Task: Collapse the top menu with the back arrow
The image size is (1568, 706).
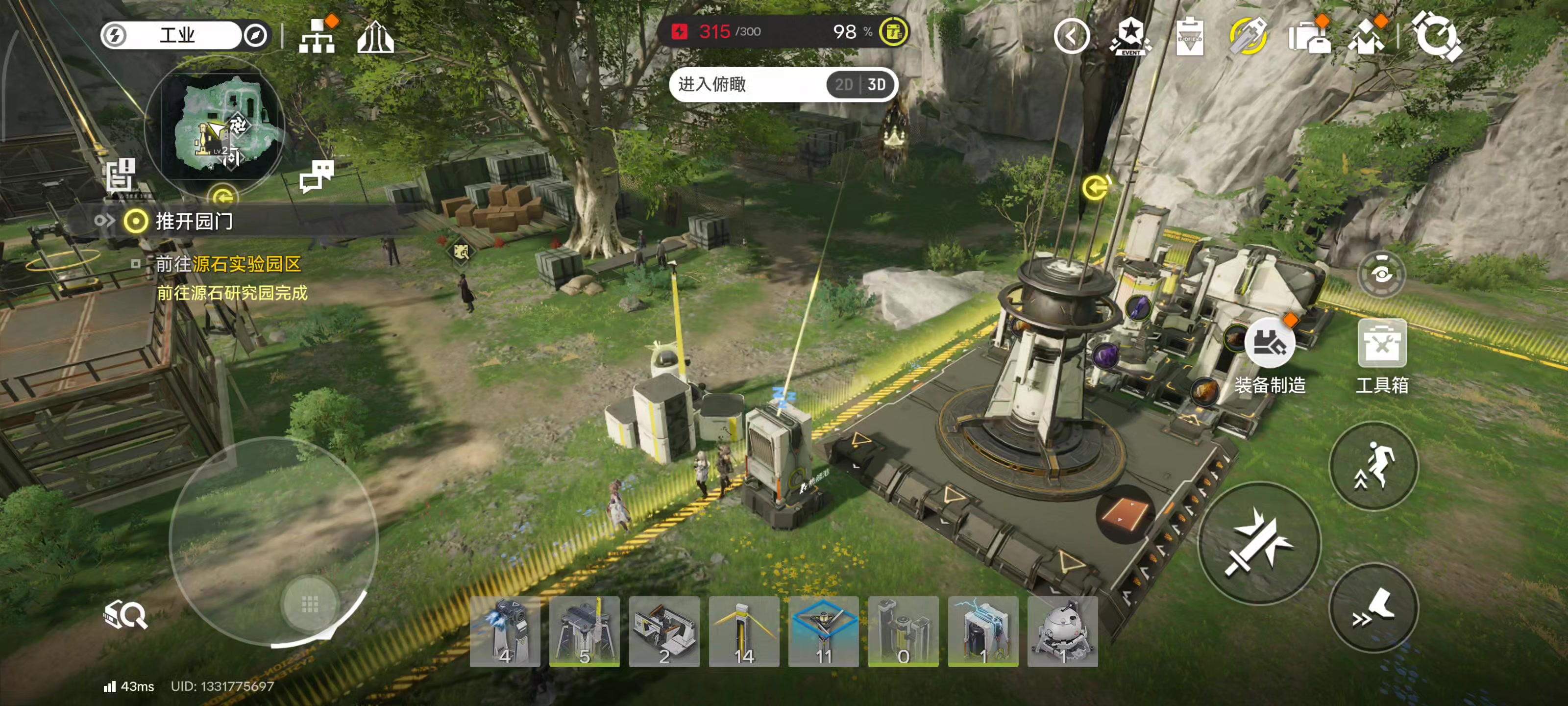Action: [1071, 37]
